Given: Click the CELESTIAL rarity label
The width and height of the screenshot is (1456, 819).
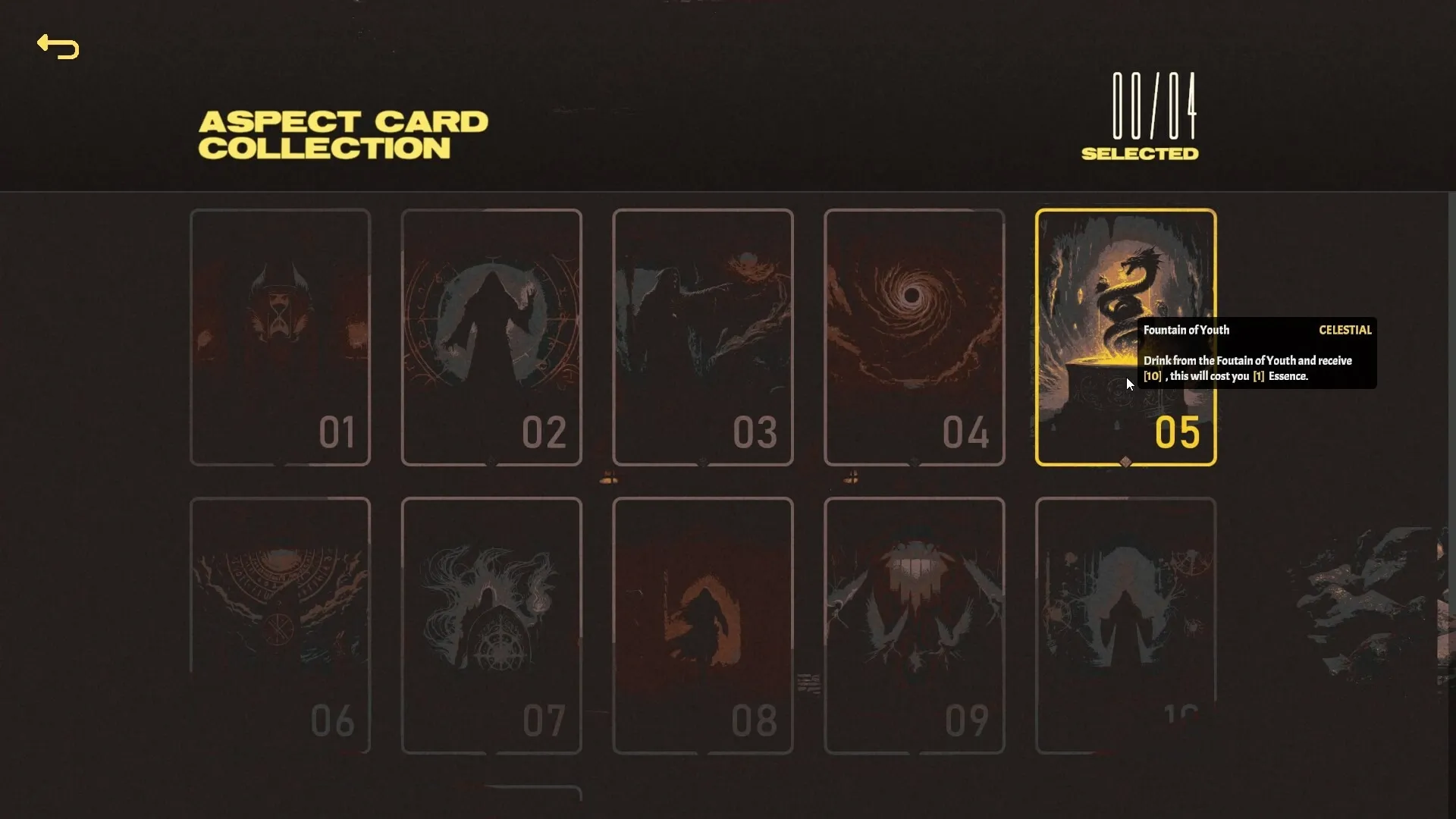Looking at the screenshot, I should (x=1345, y=330).
